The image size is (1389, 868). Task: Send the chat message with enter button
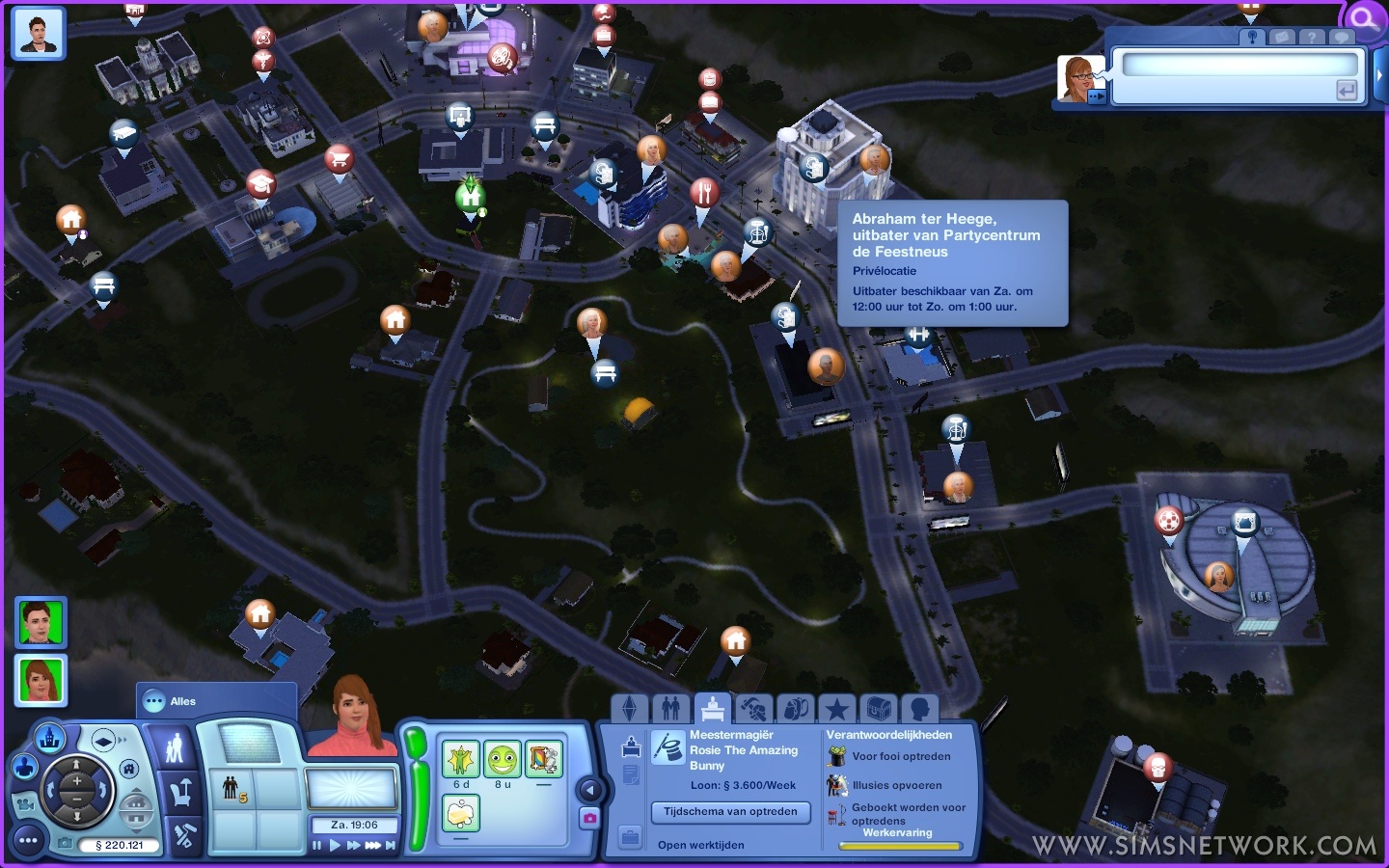[1347, 91]
